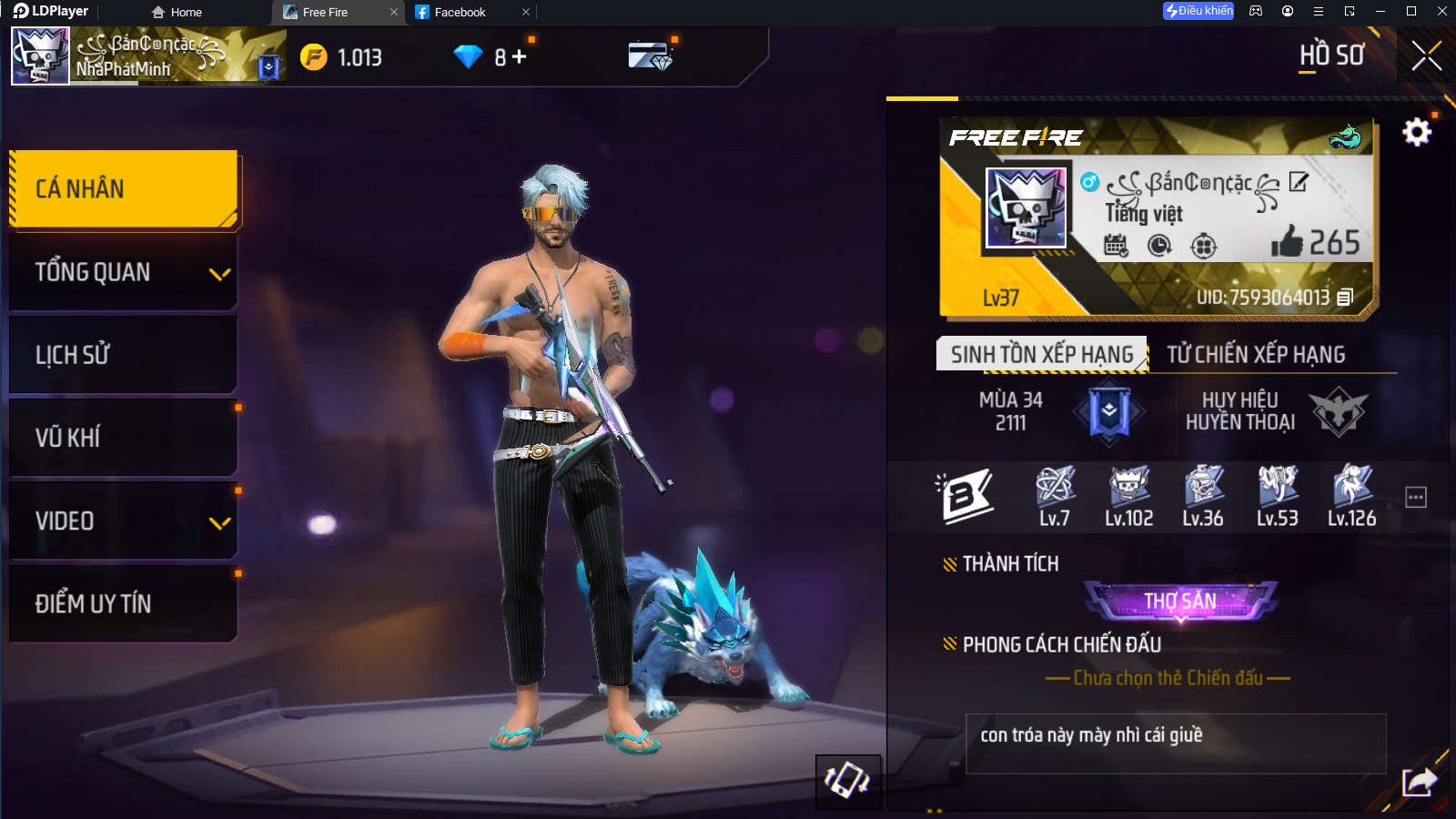Open the VŨ KHÍ weapons page
The width and height of the screenshot is (1456, 819).
pyautogui.click(x=124, y=438)
